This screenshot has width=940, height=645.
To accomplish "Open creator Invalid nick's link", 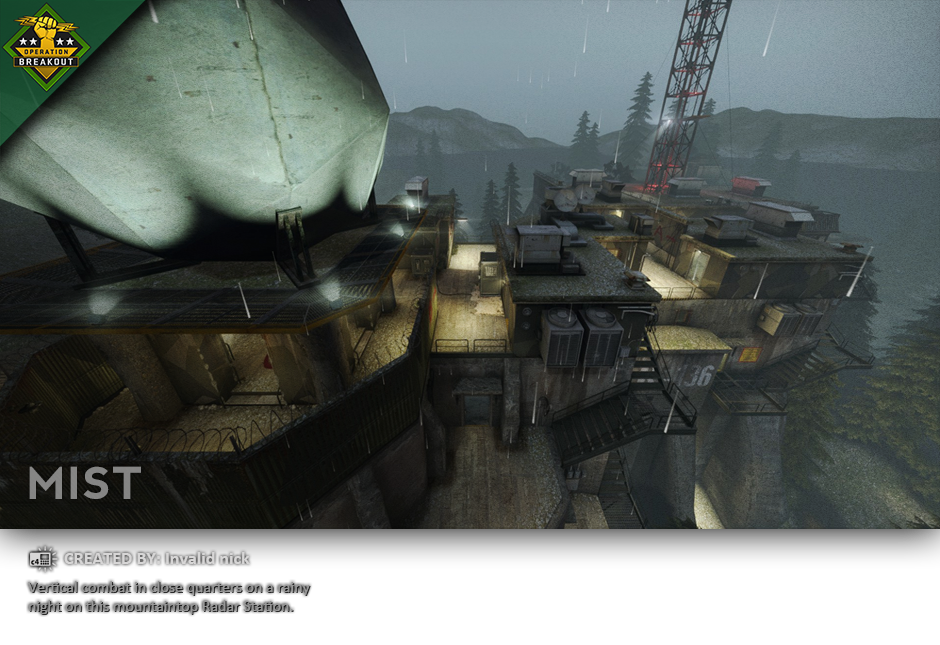I will 207,559.
